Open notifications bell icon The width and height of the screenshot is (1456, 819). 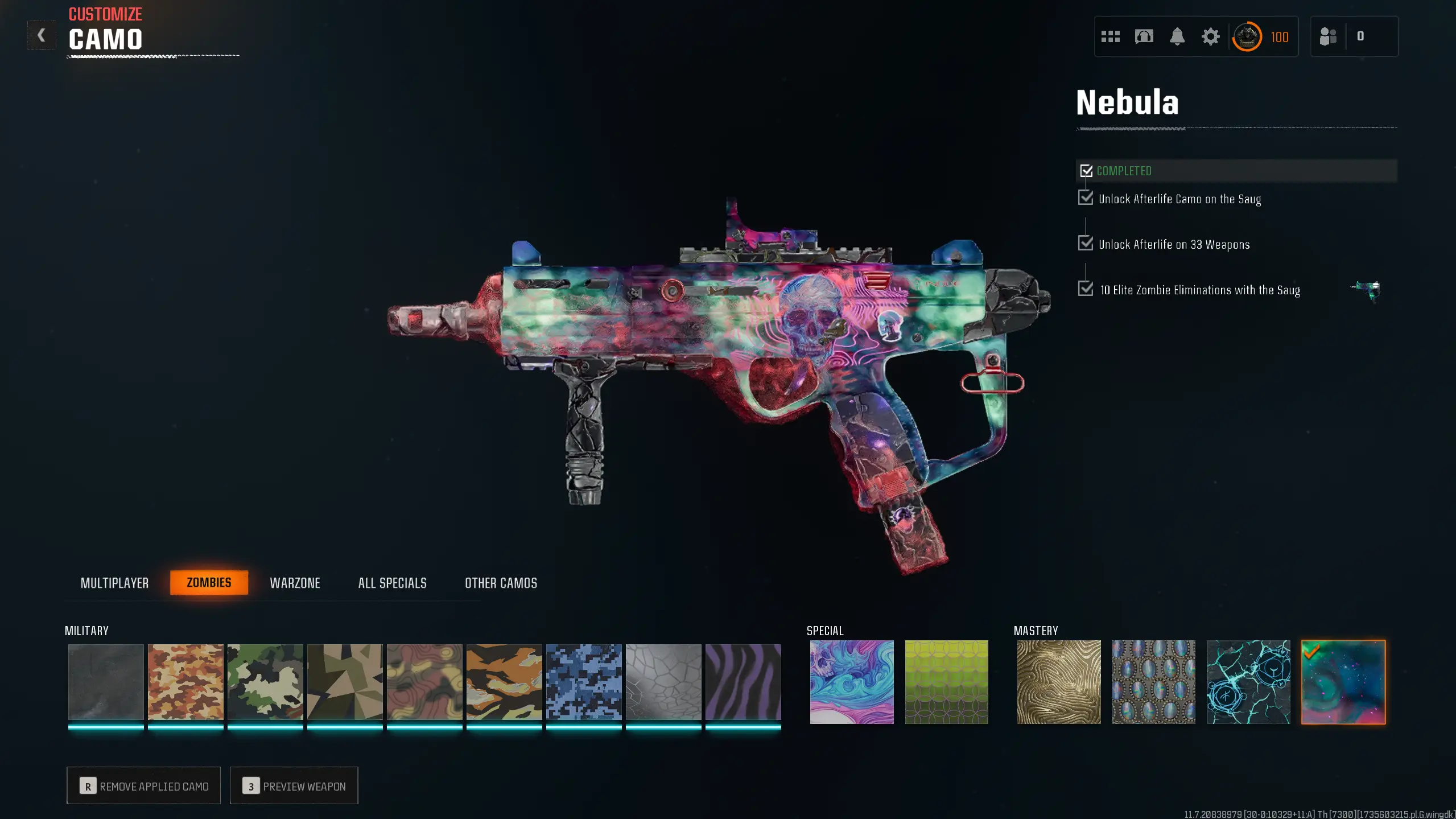pyautogui.click(x=1177, y=36)
